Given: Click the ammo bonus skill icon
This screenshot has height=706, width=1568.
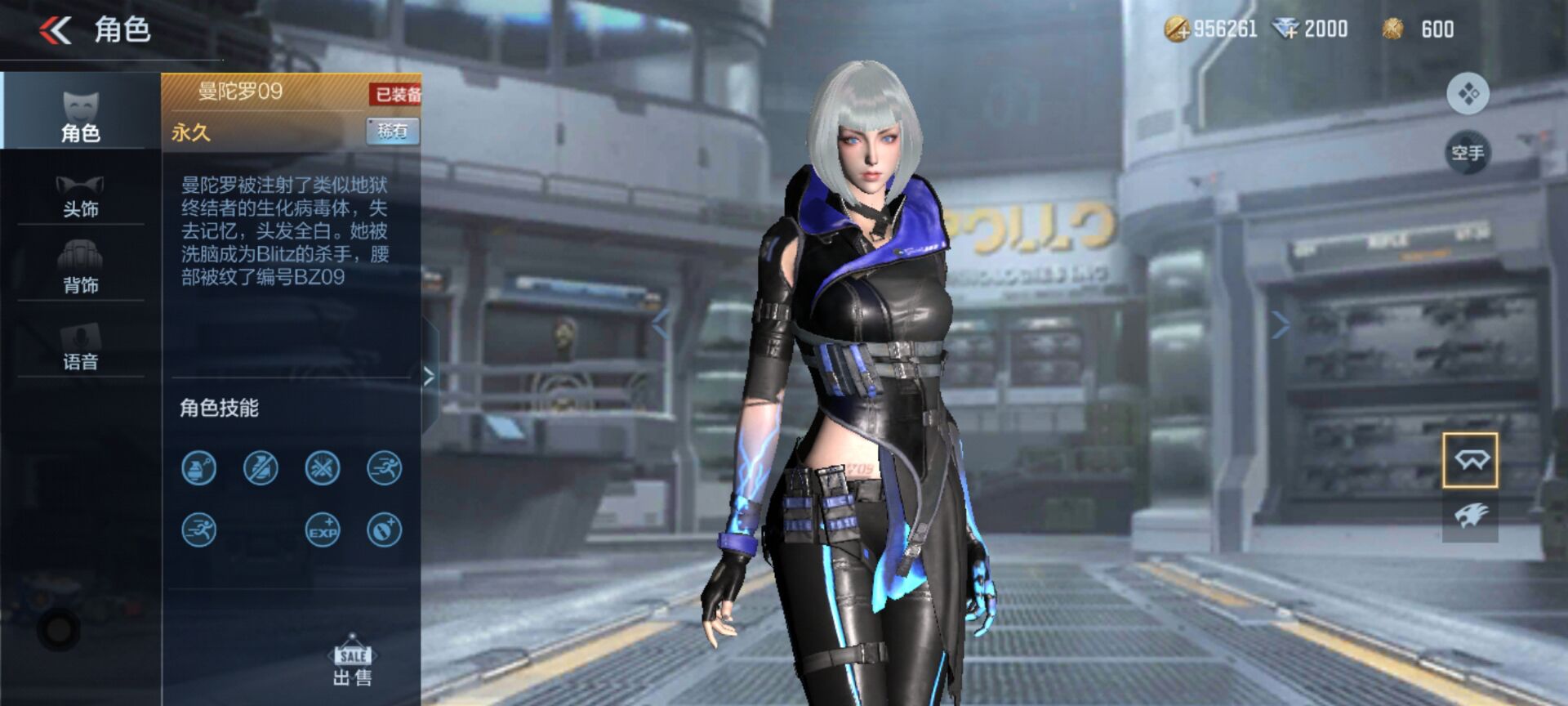Looking at the screenshot, I should pyautogui.click(x=382, y=531).
